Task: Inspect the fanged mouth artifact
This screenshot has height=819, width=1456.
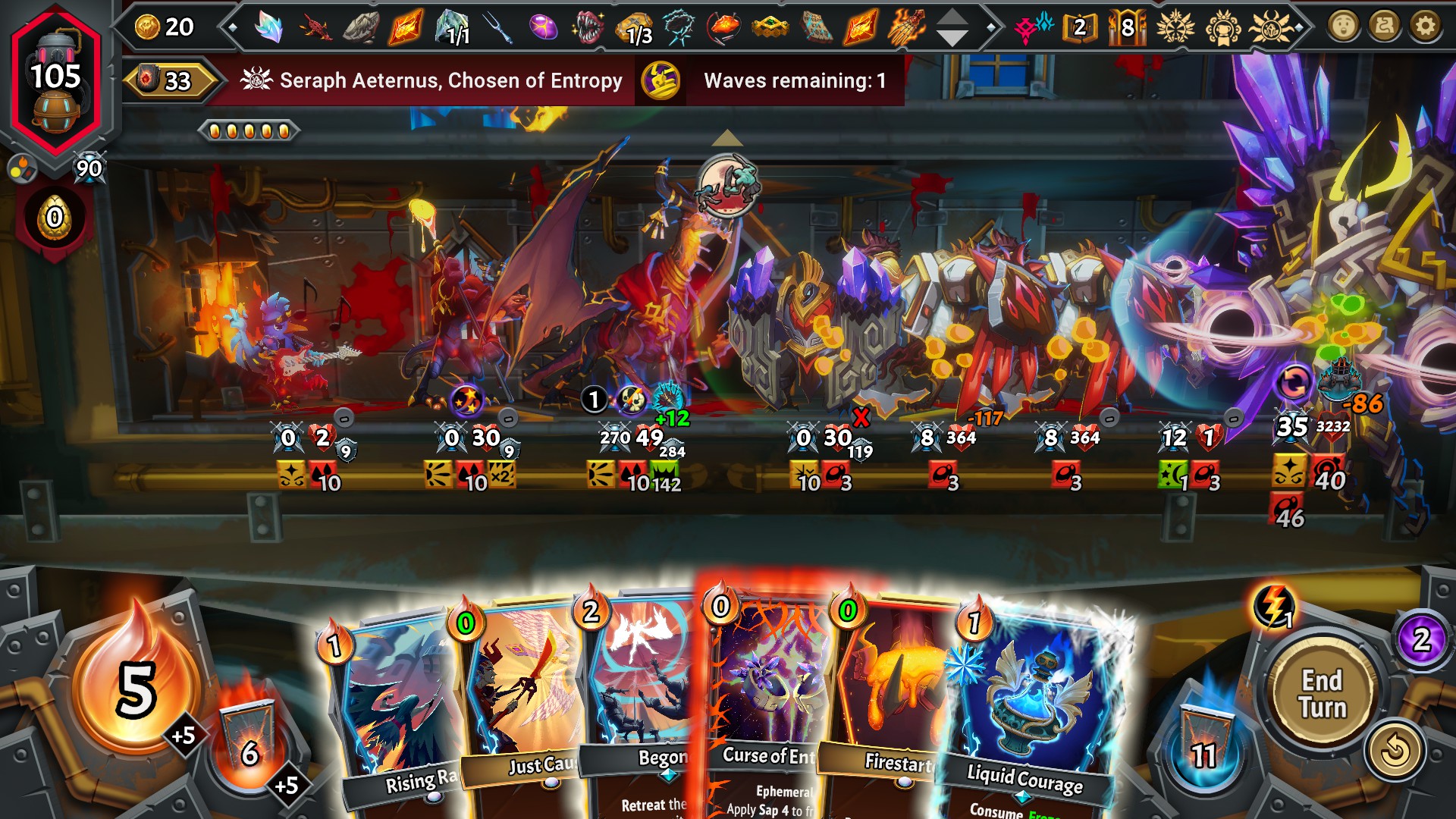Action: coord(588,28)
